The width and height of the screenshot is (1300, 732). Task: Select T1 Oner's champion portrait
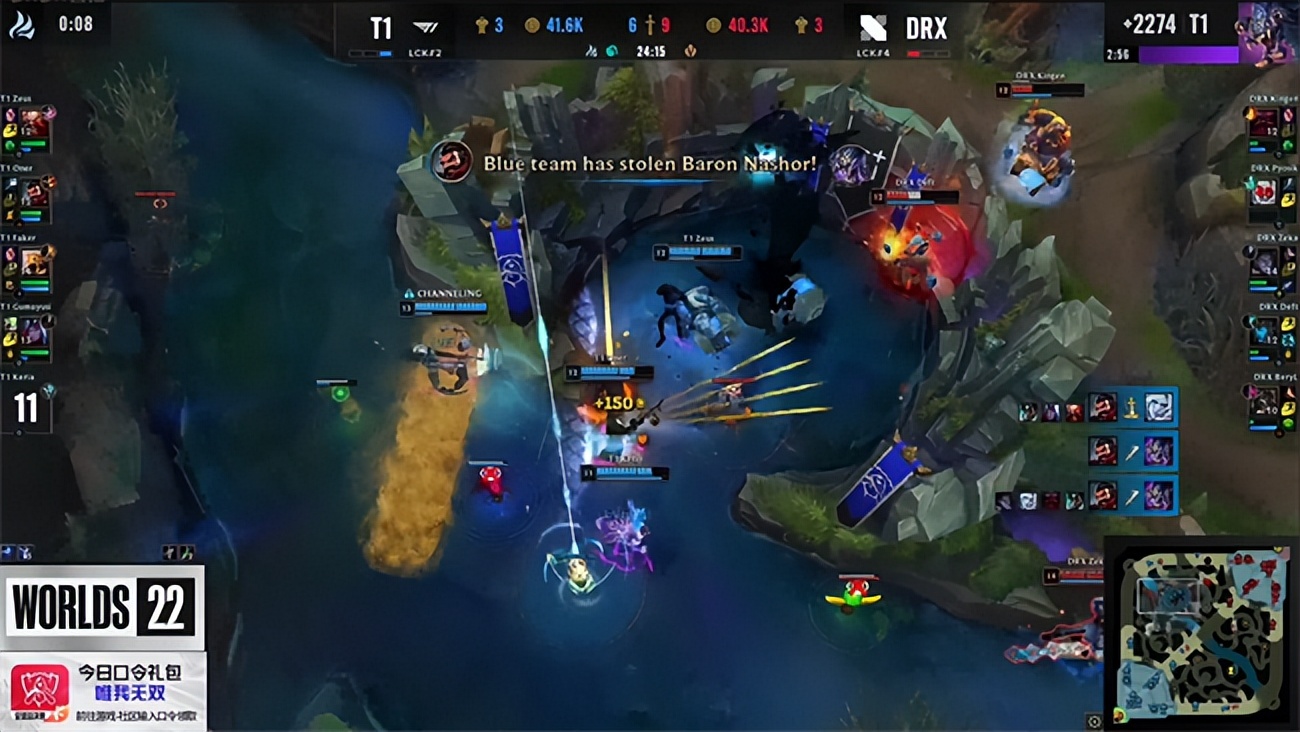click(x=33, y=192)
